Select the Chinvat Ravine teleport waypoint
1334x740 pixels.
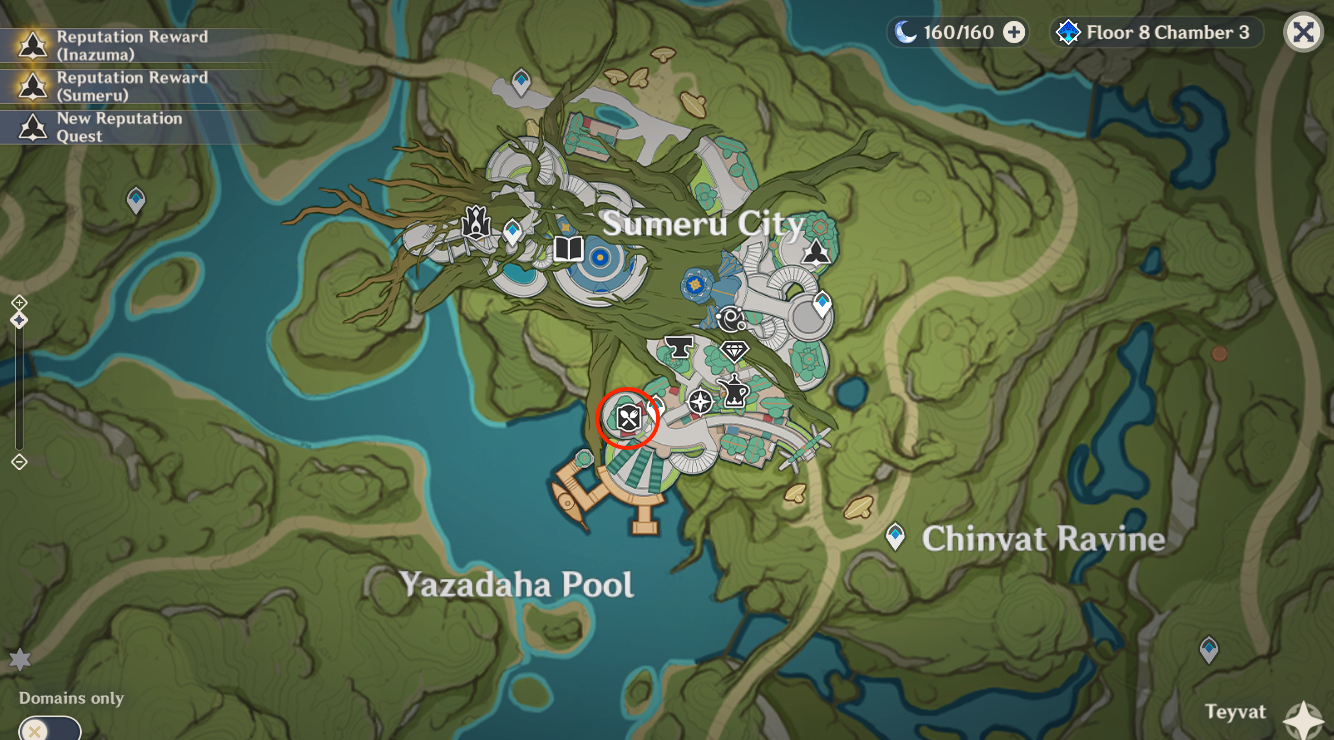(896, 536)
